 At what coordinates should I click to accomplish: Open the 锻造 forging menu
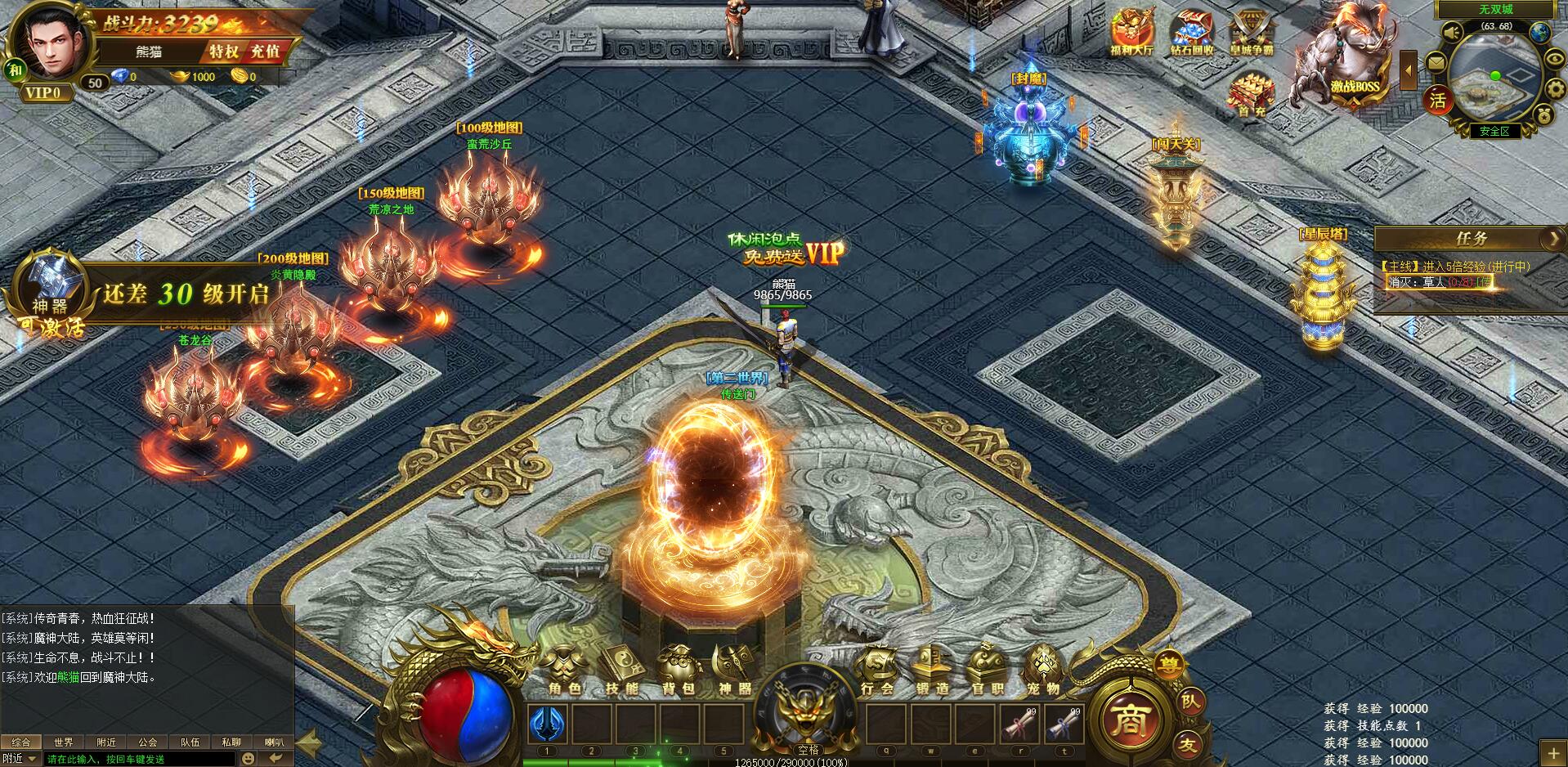pos(932,670)
